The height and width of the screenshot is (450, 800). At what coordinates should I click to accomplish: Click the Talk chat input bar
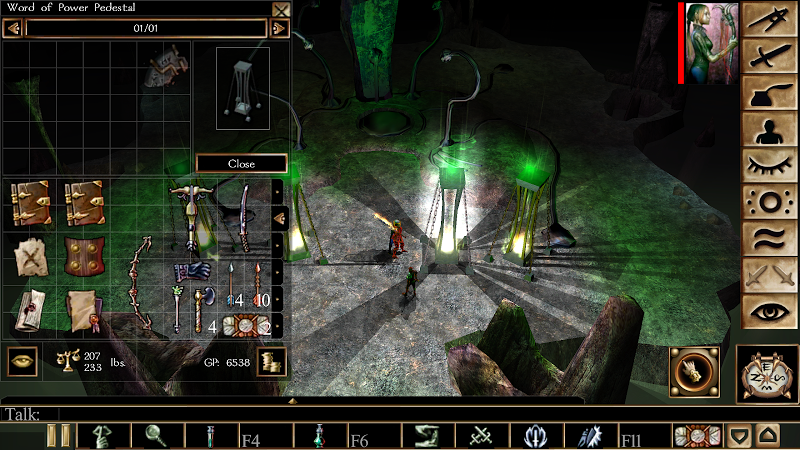click(300, 413)
